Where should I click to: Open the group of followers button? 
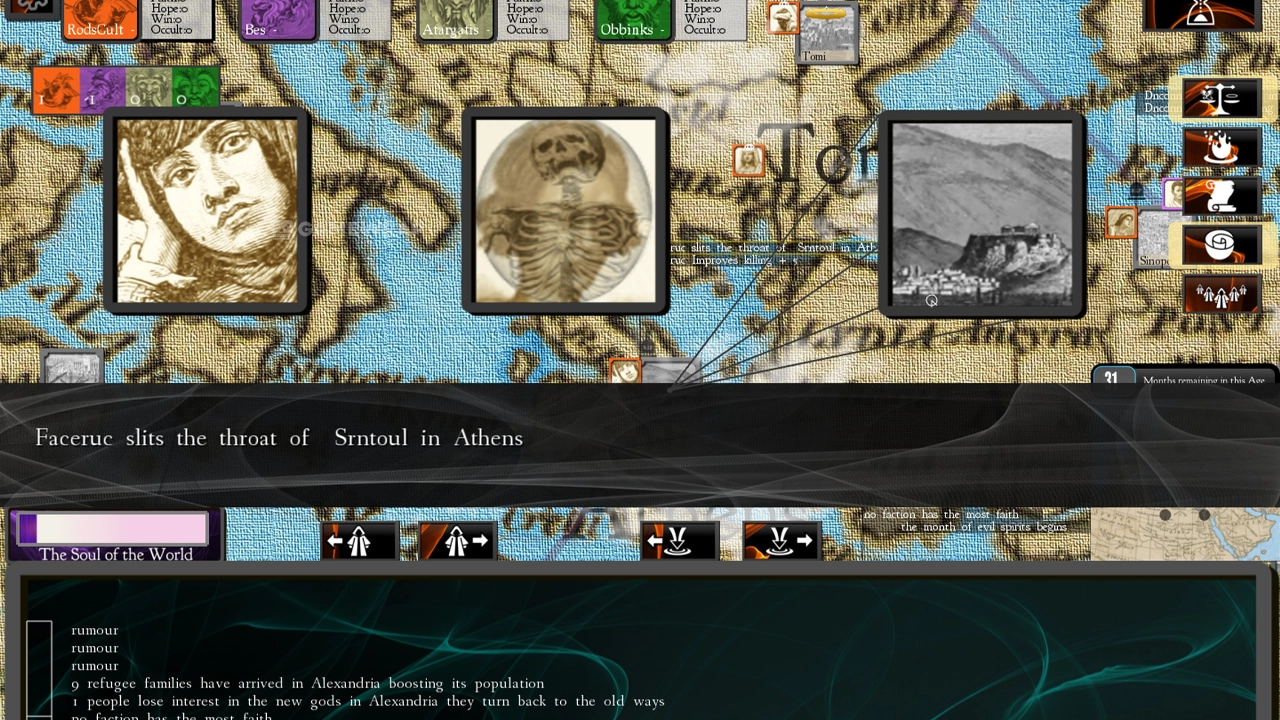coord(1221,294)
